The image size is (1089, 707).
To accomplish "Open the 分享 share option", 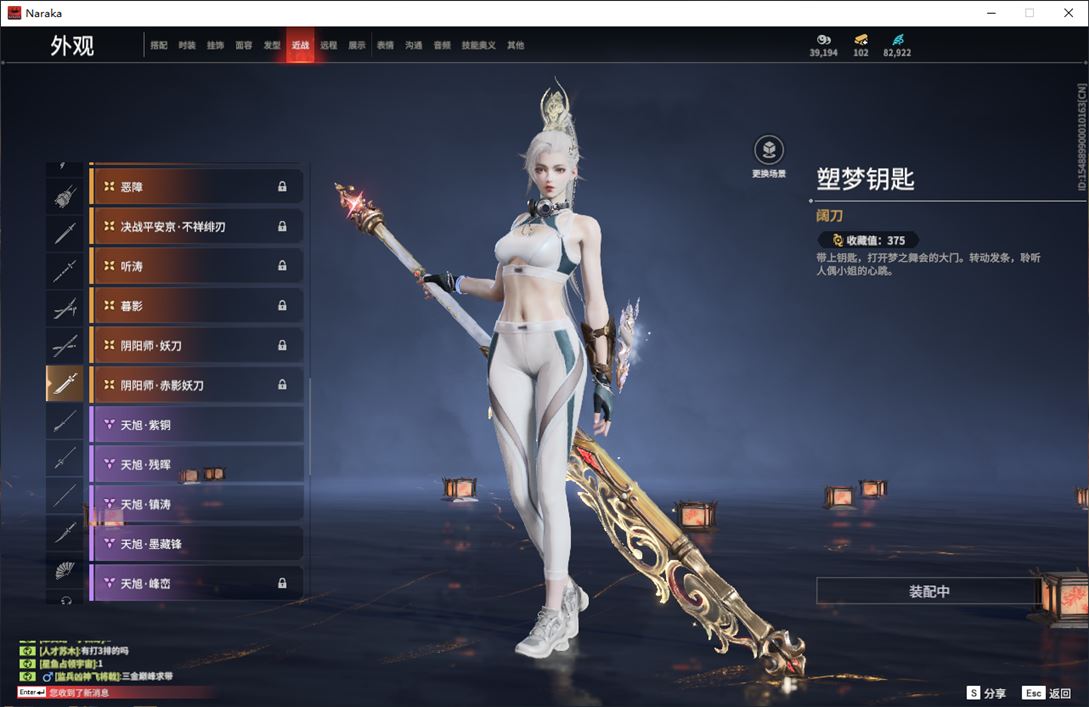I will click(x=986, y=693).
